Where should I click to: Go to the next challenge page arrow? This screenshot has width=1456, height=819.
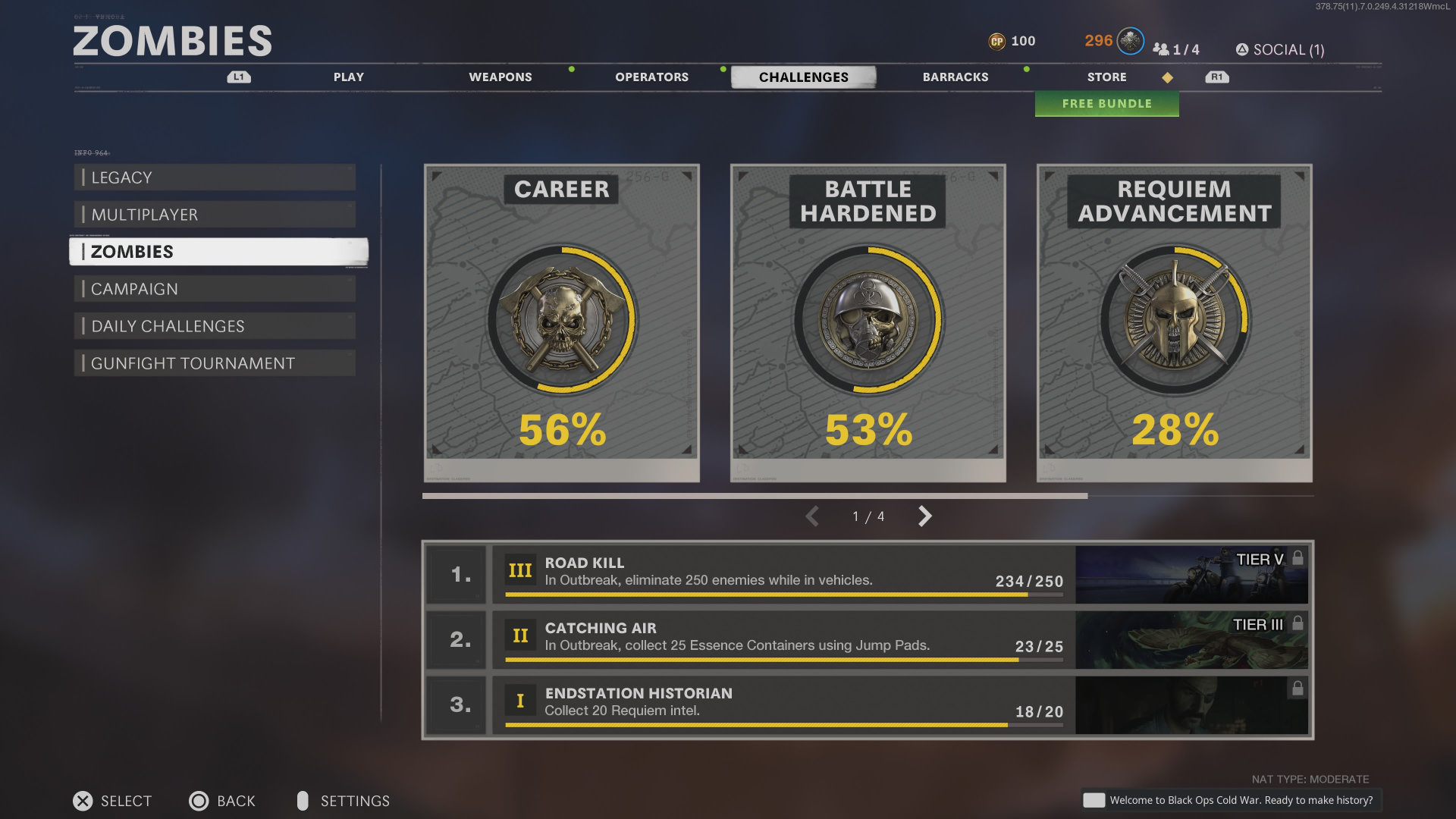click(x=924, y=516)
